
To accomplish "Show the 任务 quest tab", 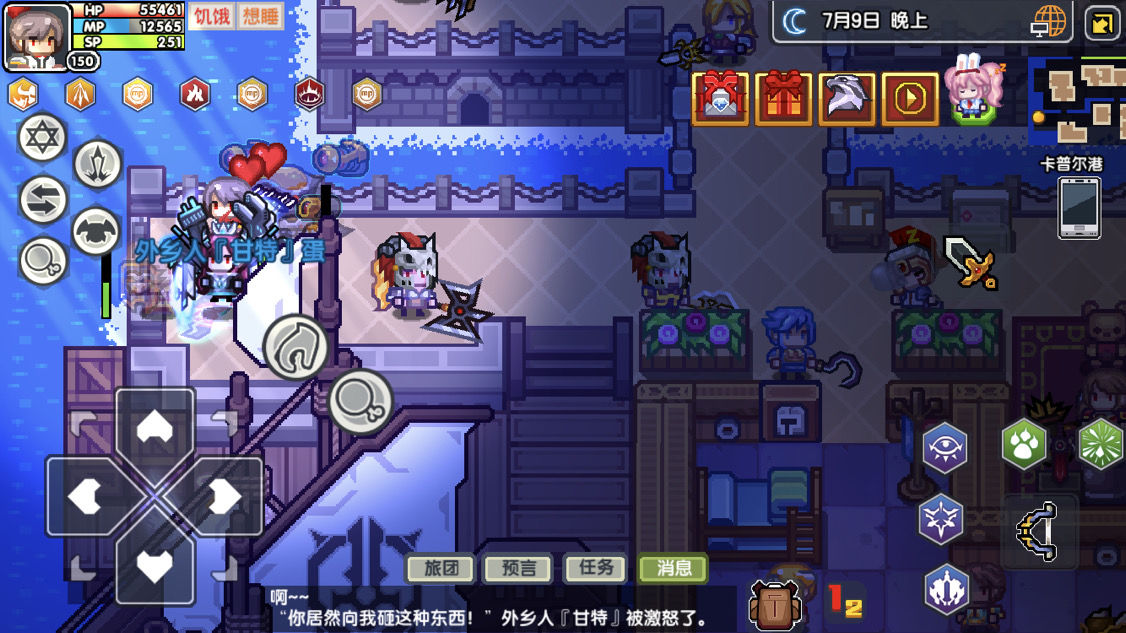I will [596, 568].
